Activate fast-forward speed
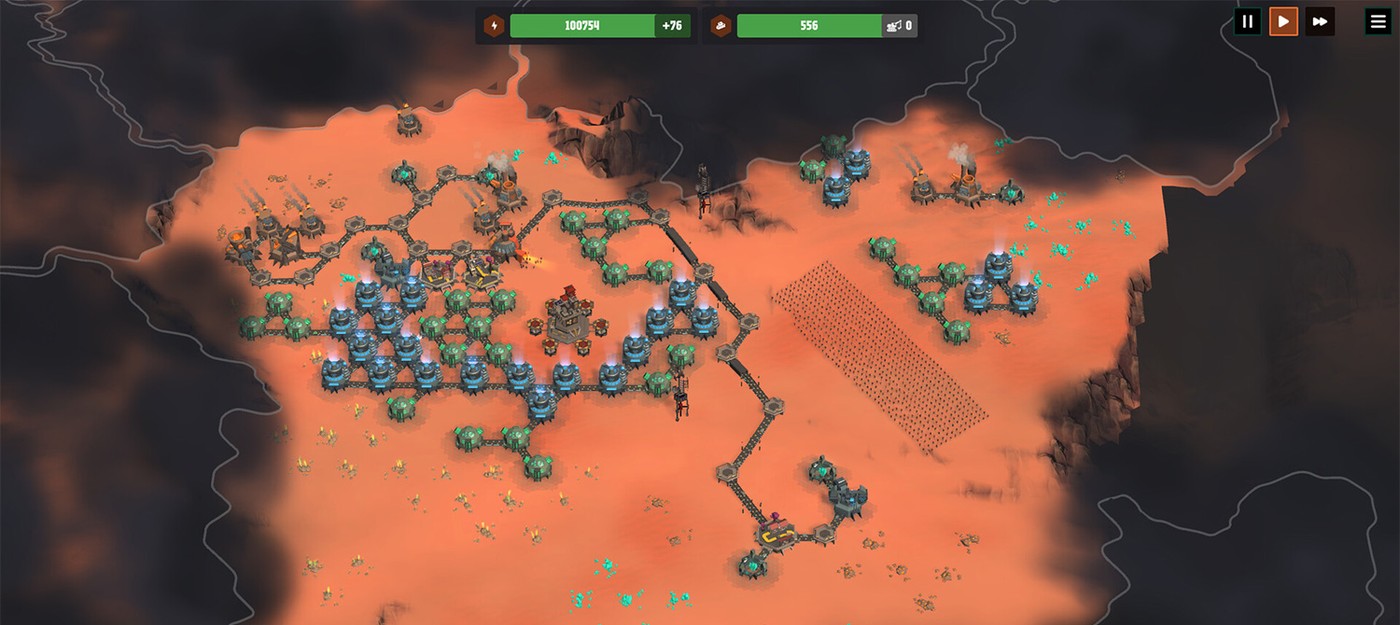This screenshot has height=625, width=1400. (x=1320, y=21)
